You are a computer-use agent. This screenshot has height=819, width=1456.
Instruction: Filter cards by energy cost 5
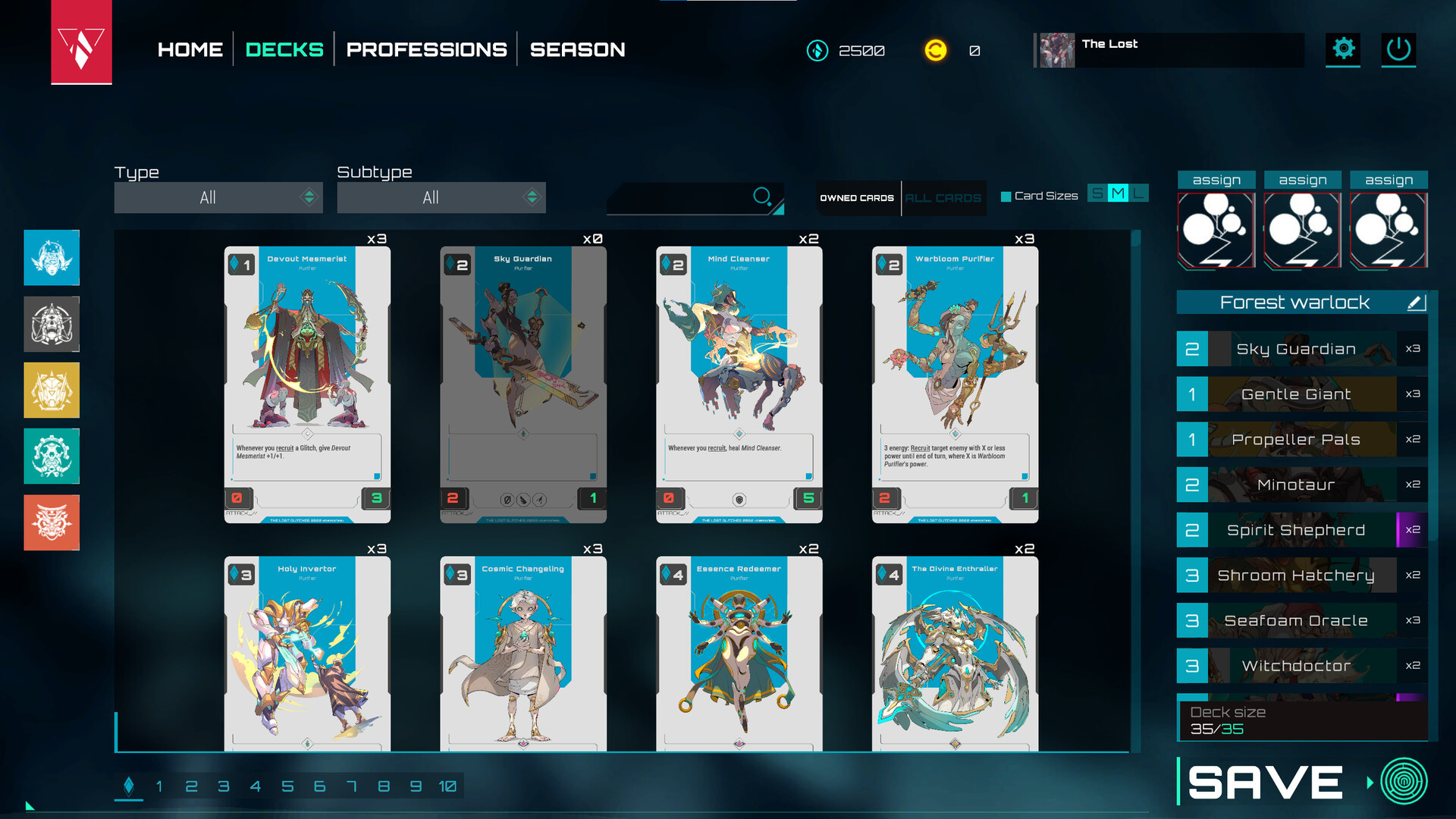point(287,786)
